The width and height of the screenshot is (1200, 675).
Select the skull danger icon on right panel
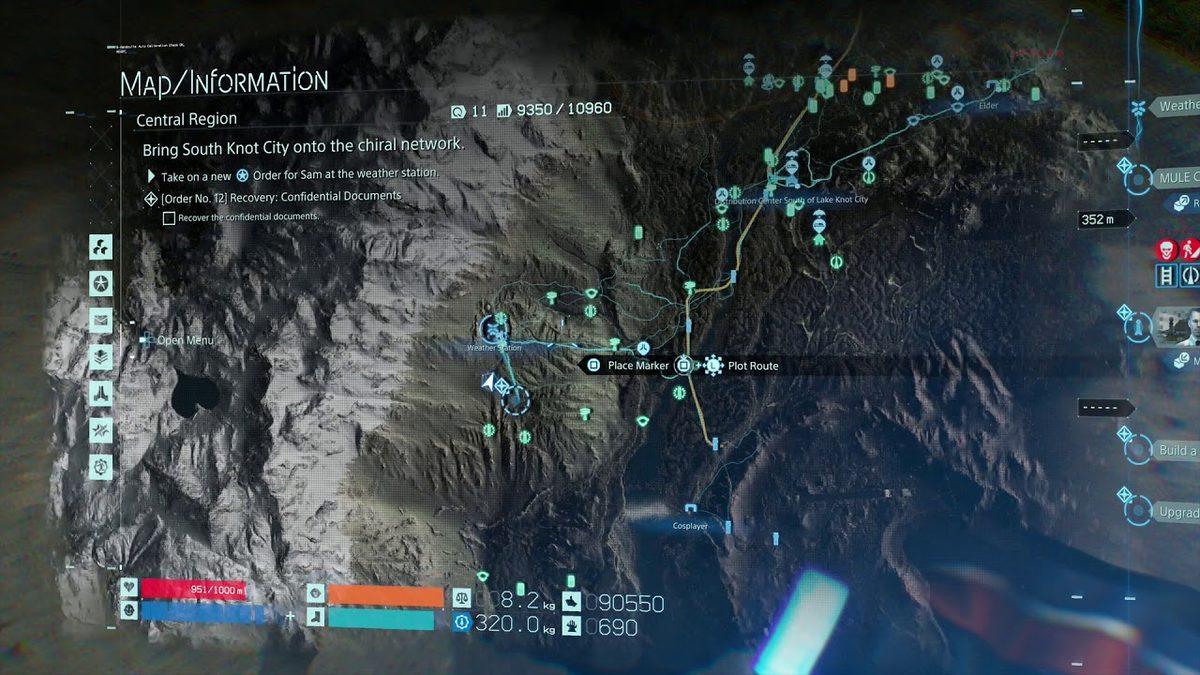coord(1166,249)
